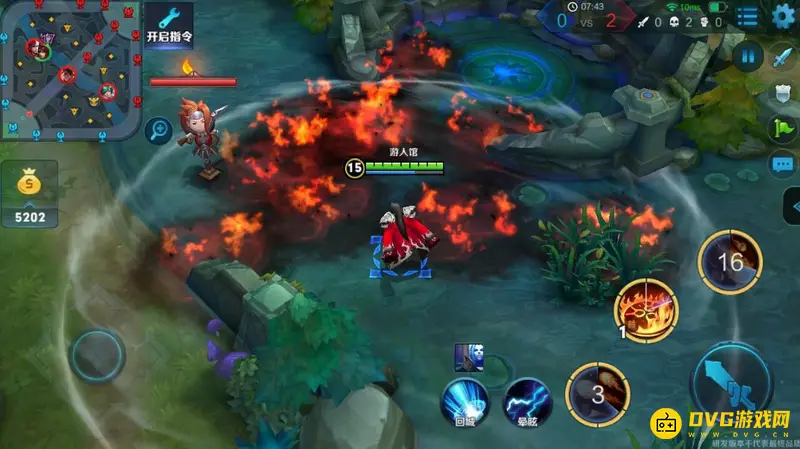Activate the 回城 recall spell

coord(466,402)
